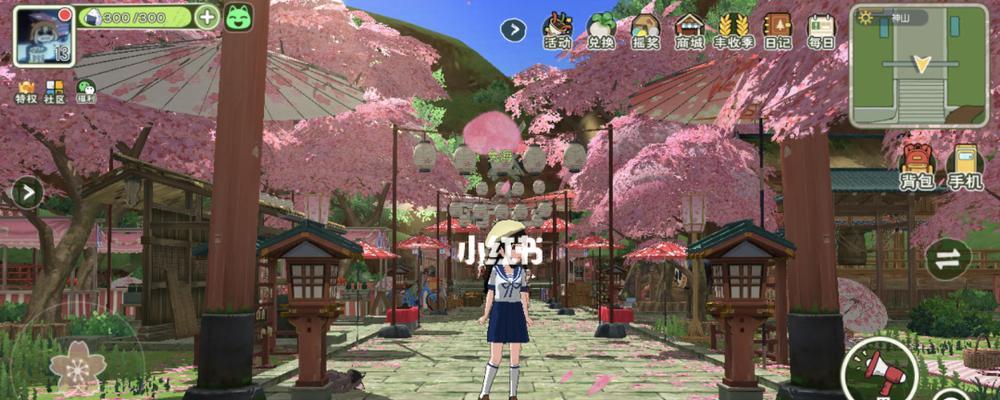Open the green cat face icon

238,17
